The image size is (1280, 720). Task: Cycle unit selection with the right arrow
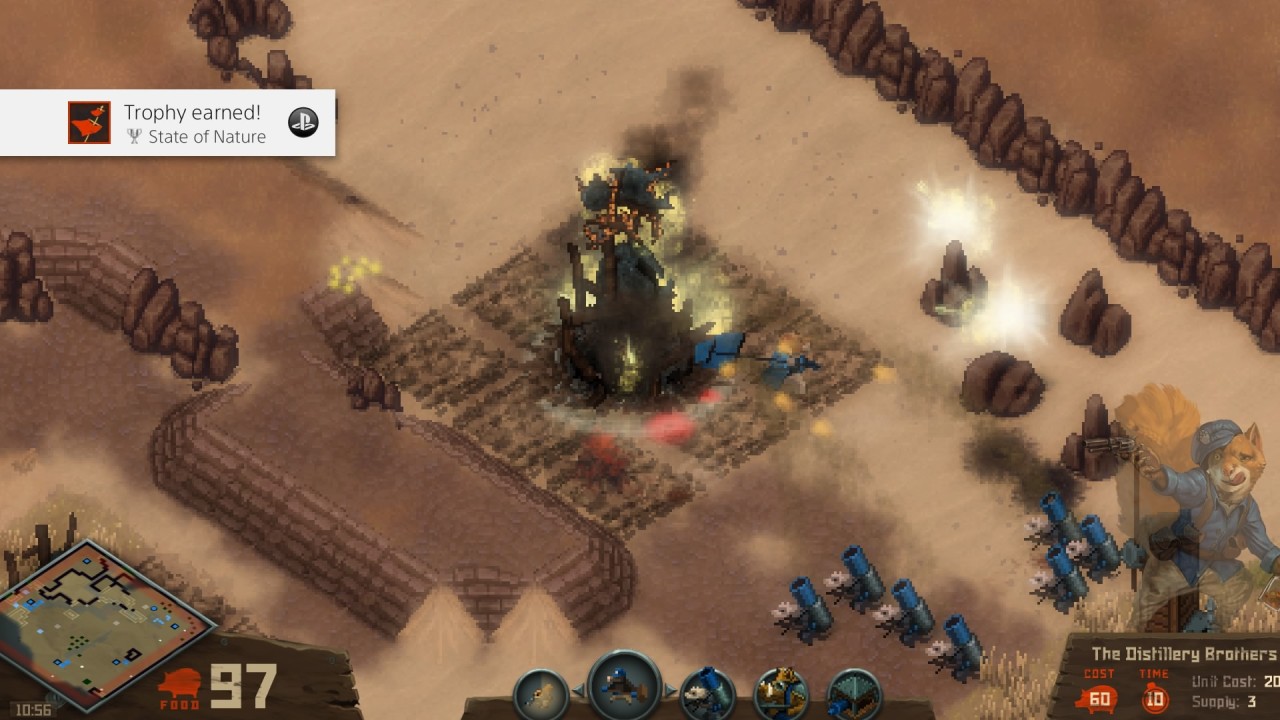tap(672, 690)
